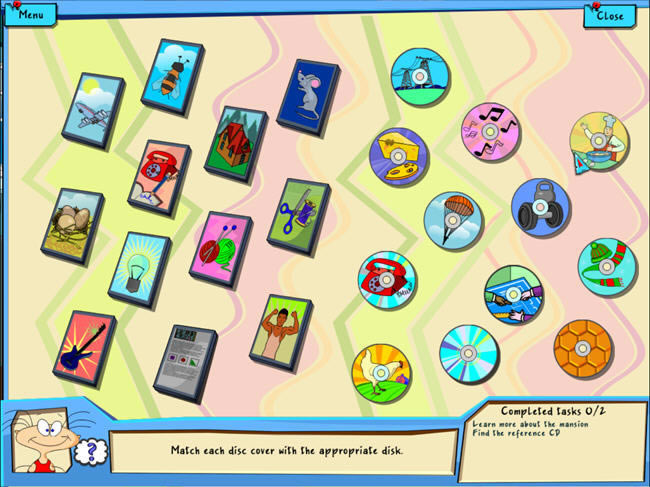The height and width of the screenshot is (487, 650).
Task: Choose the hat and scarf disc
Action: [607, 267]
